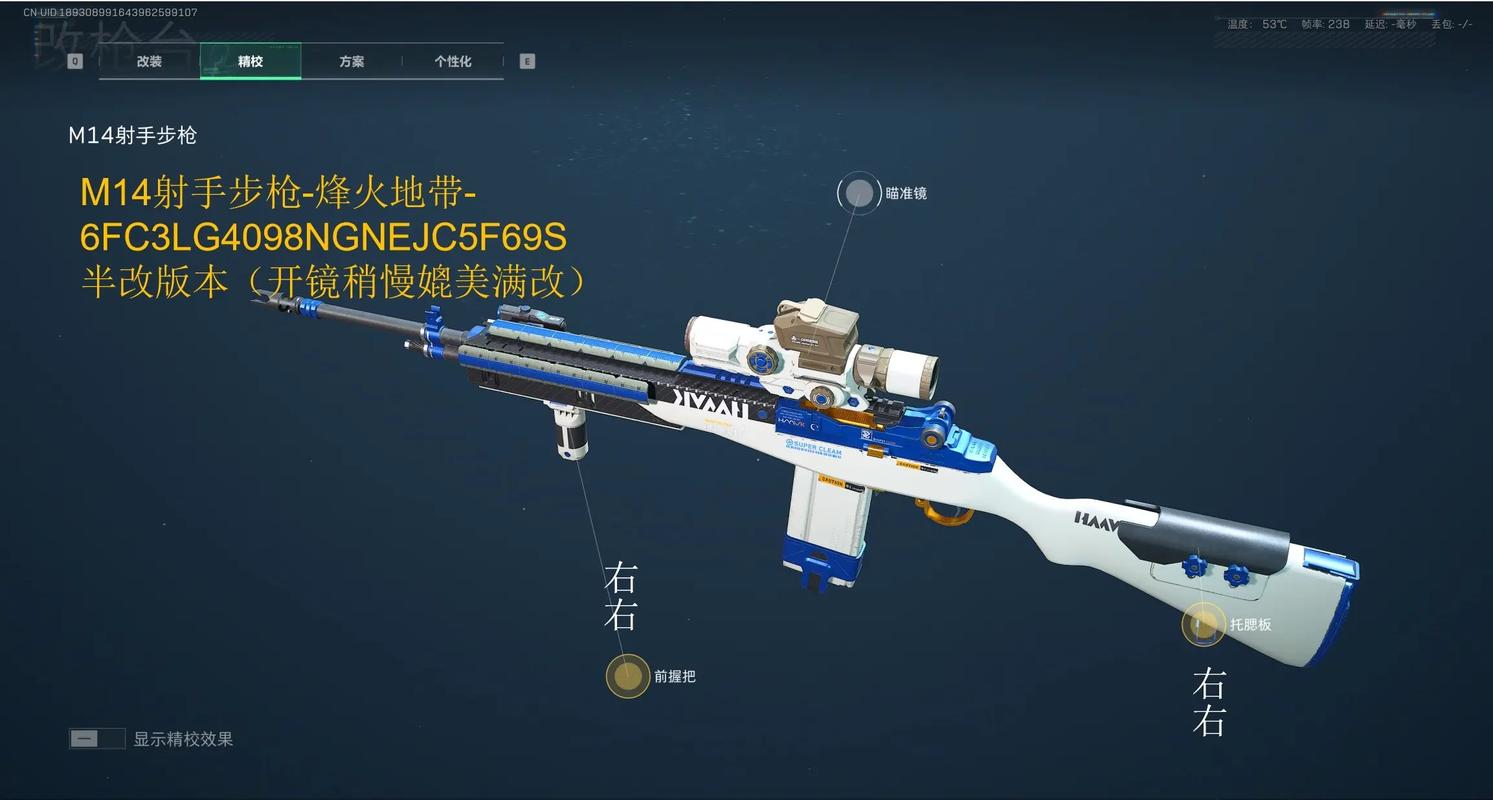
Task: Open the 方案 tab
Action: (x=351, y=61)
